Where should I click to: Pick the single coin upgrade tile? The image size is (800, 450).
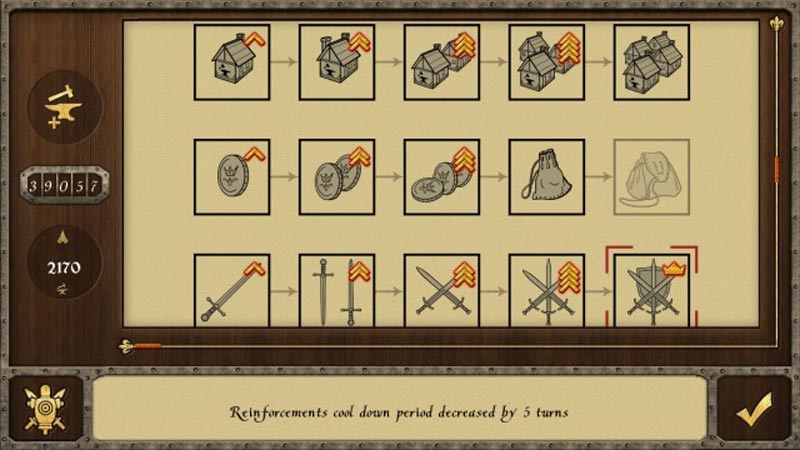232,177
